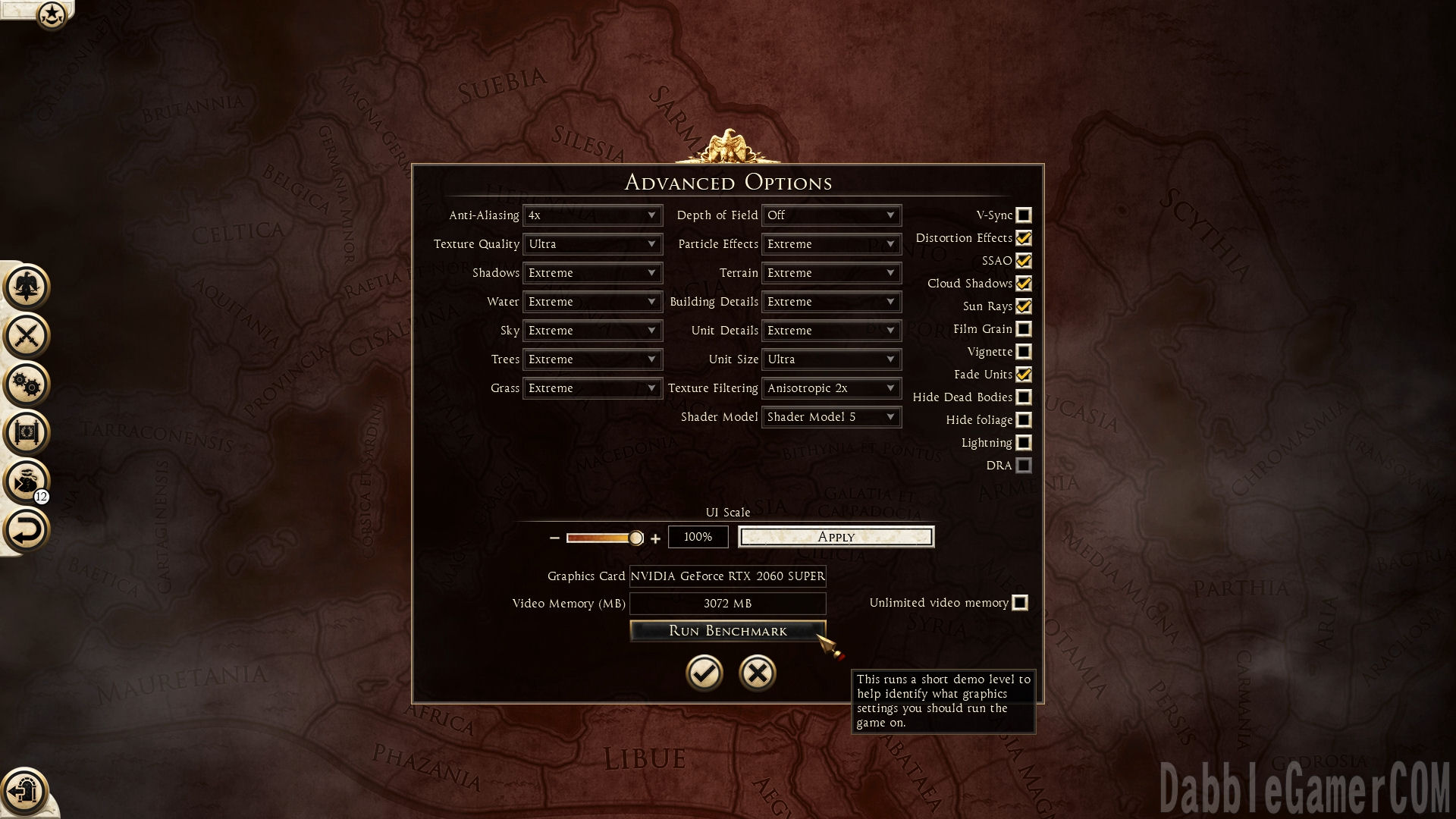Toggle the SSAO checkbox

(1024, 261)
